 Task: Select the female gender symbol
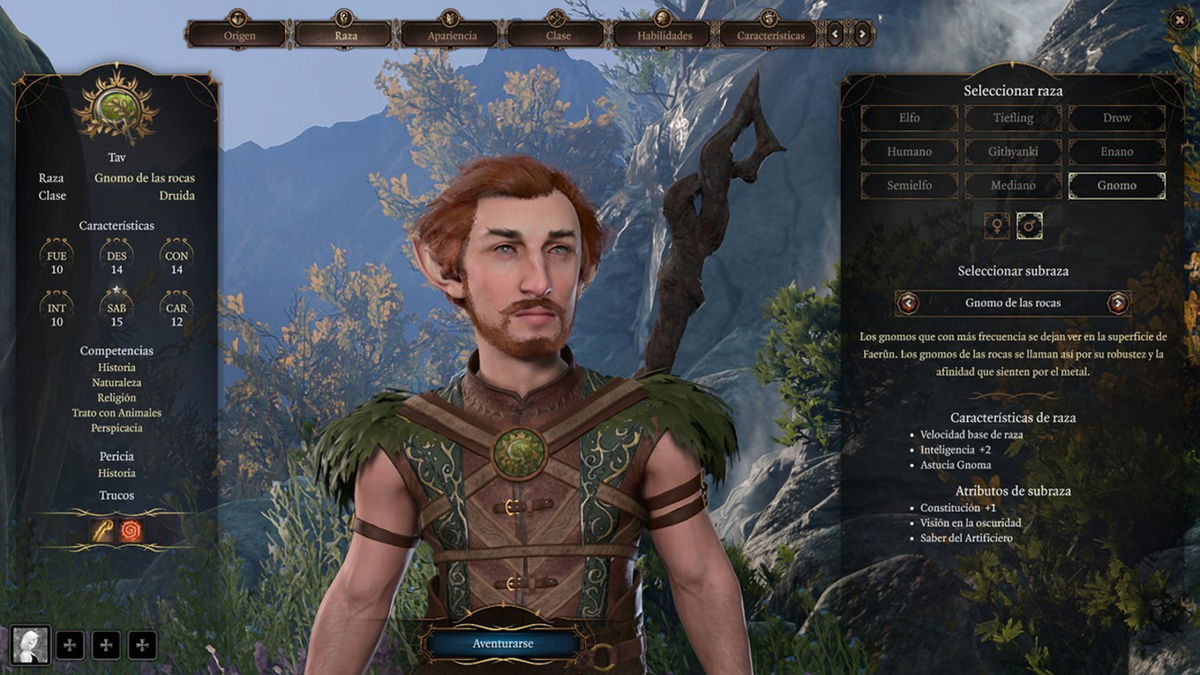[997, 226]
